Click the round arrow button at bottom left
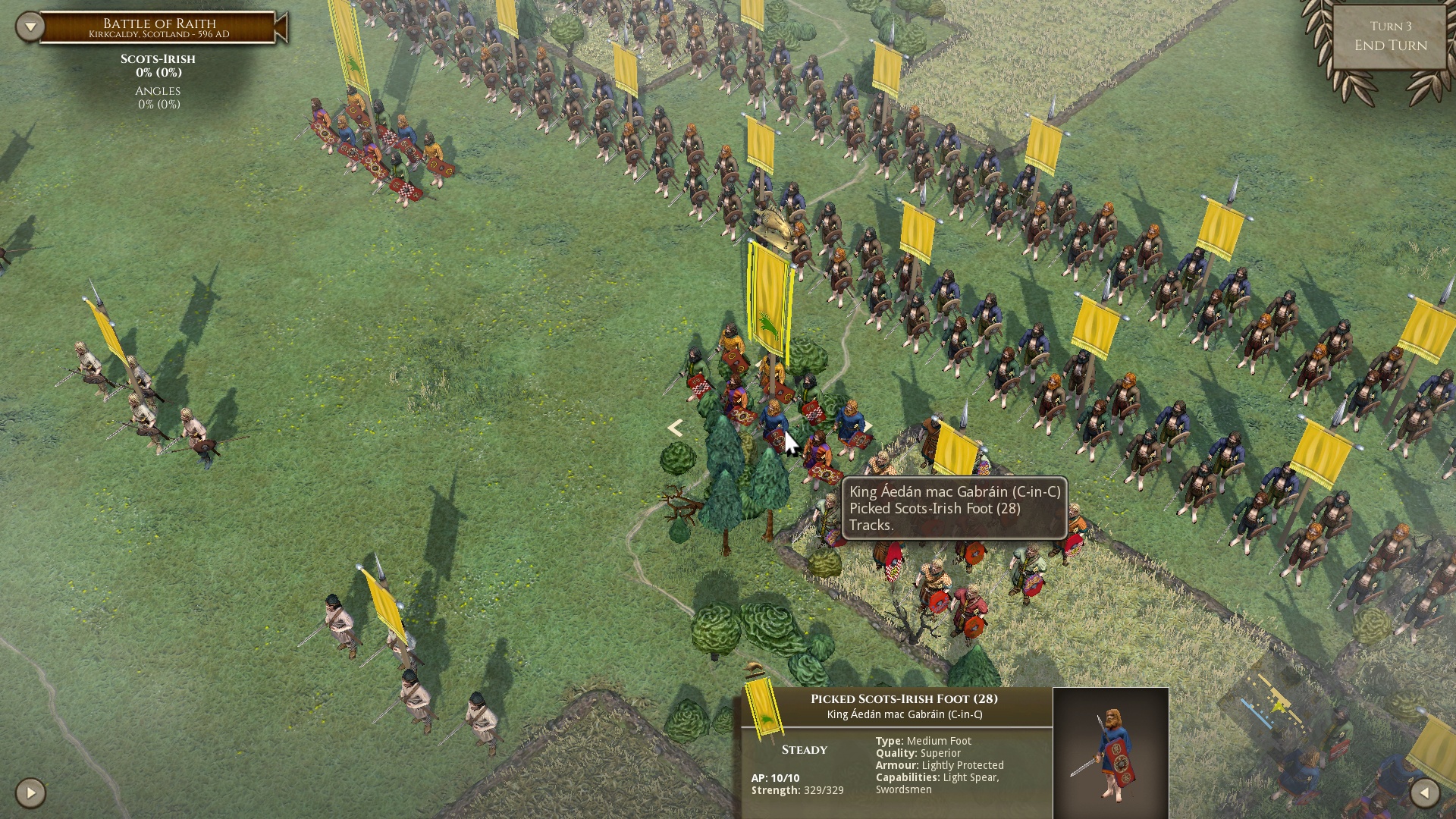Image resolution: width=1456 pixels, height=819 pixels. click(x=30, y=793)
